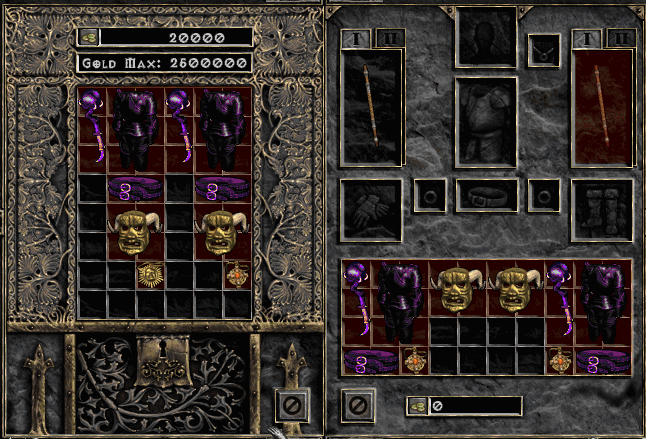Click the inventory gold drop button
This screenshot has width=646, height=439.
[417, 406]
